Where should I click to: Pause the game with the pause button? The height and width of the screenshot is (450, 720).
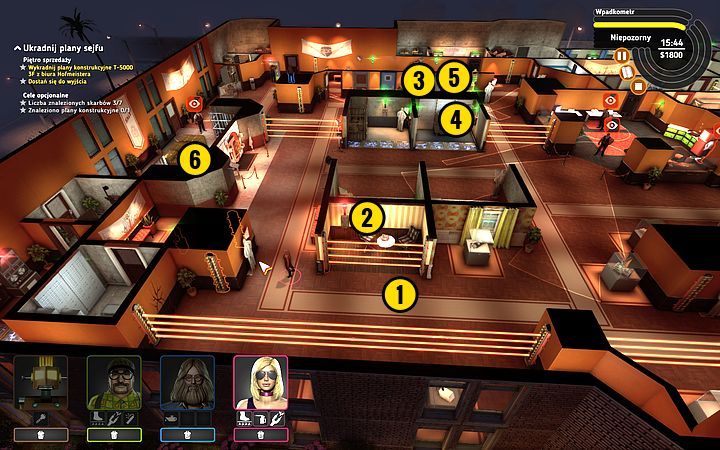[620, 57]
